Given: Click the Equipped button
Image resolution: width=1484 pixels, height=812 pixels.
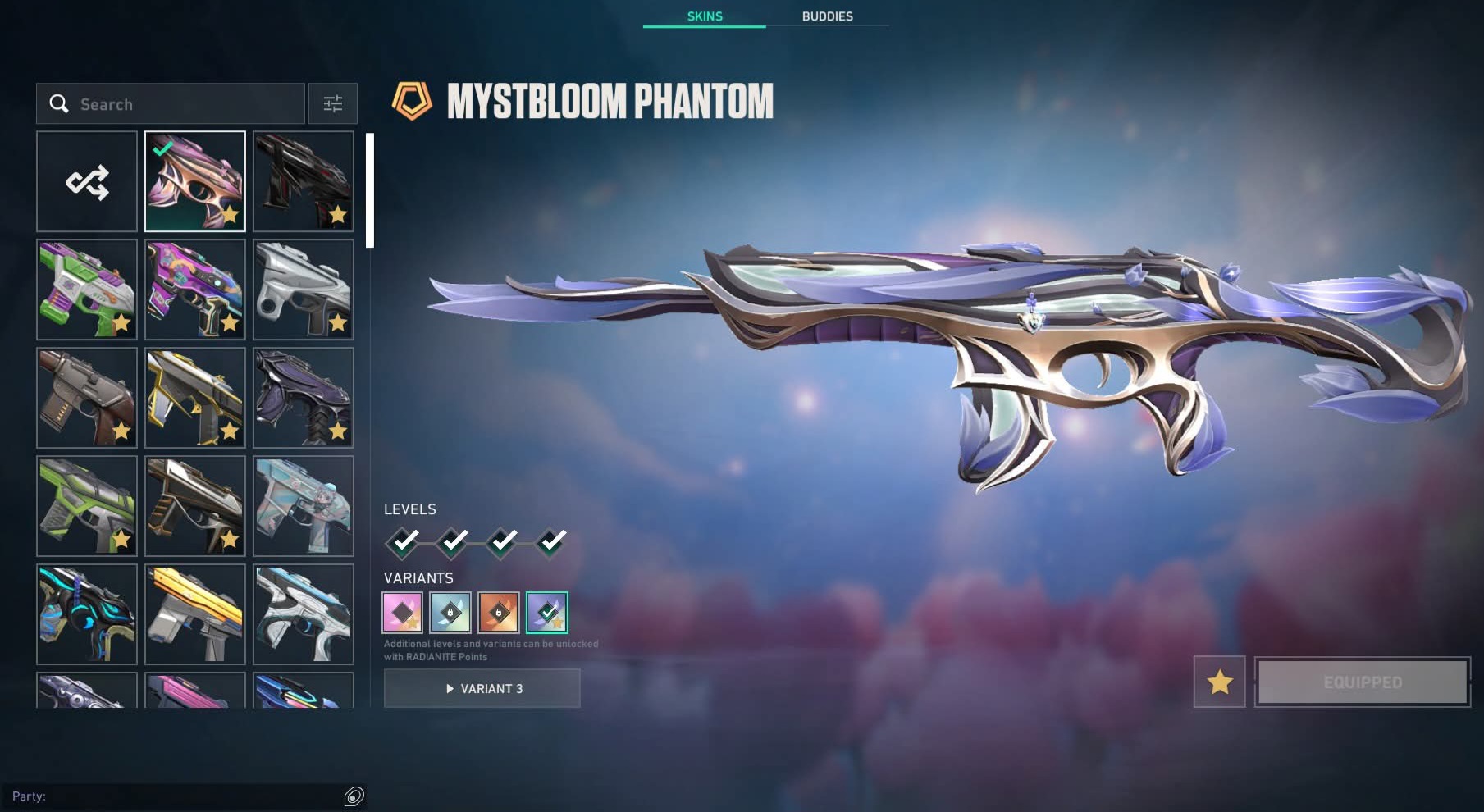Looking at the screenshot, I should click(x=1363, y=682).
